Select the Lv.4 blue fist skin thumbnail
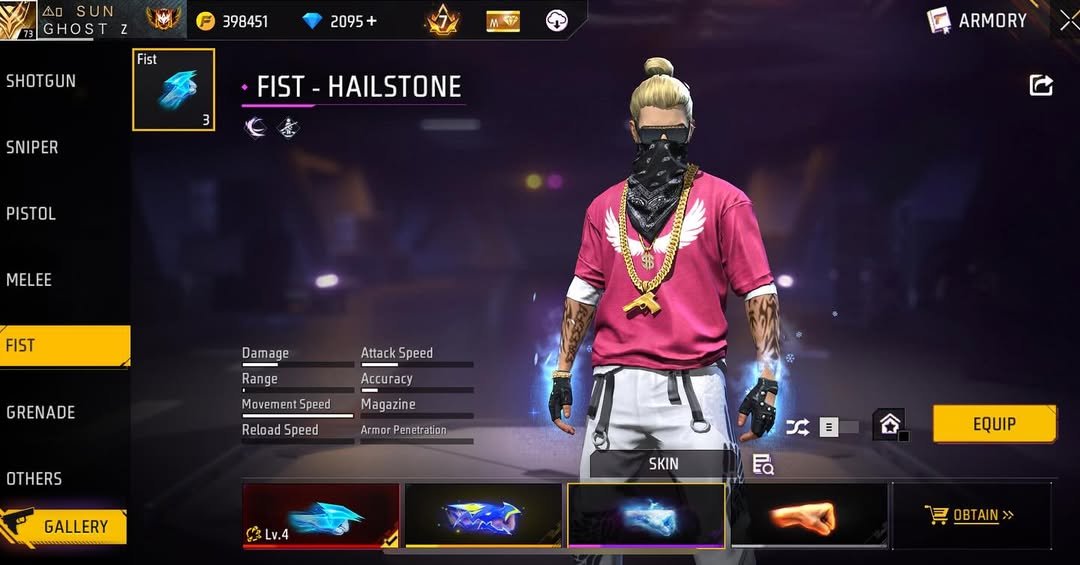The image size is (1080, 565). click(320, 516)
